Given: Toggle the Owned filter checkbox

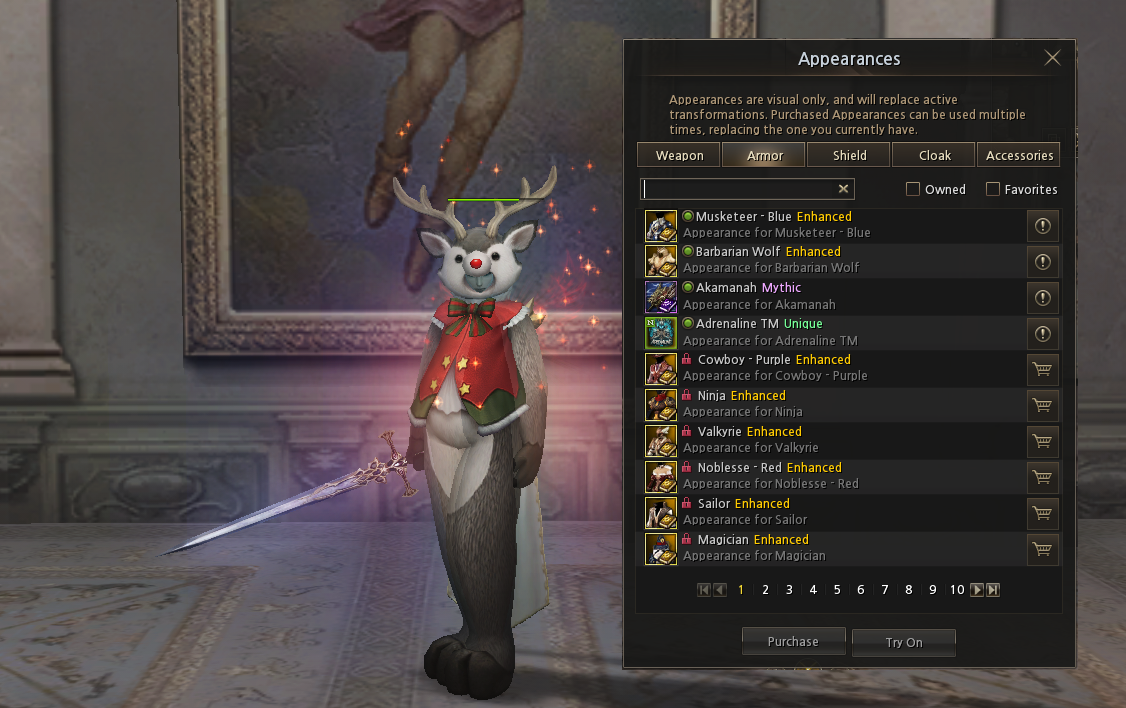Looking at the screenshot, I should click(x=913, y=189).
